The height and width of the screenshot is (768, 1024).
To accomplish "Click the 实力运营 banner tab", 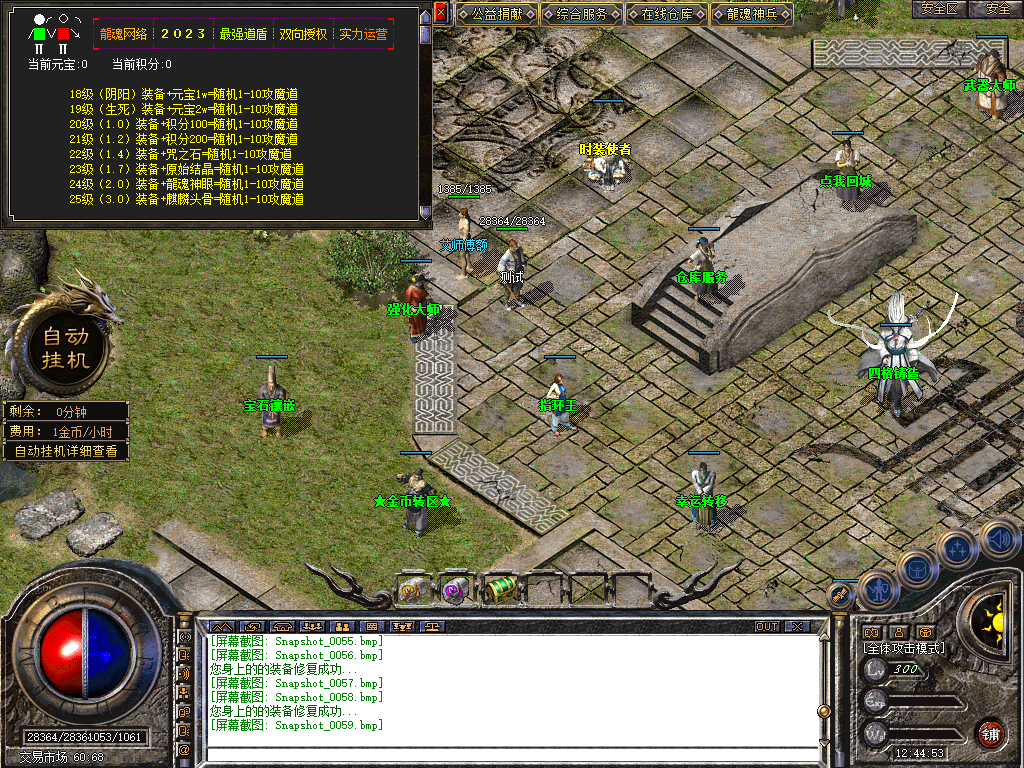I will 363,34.
